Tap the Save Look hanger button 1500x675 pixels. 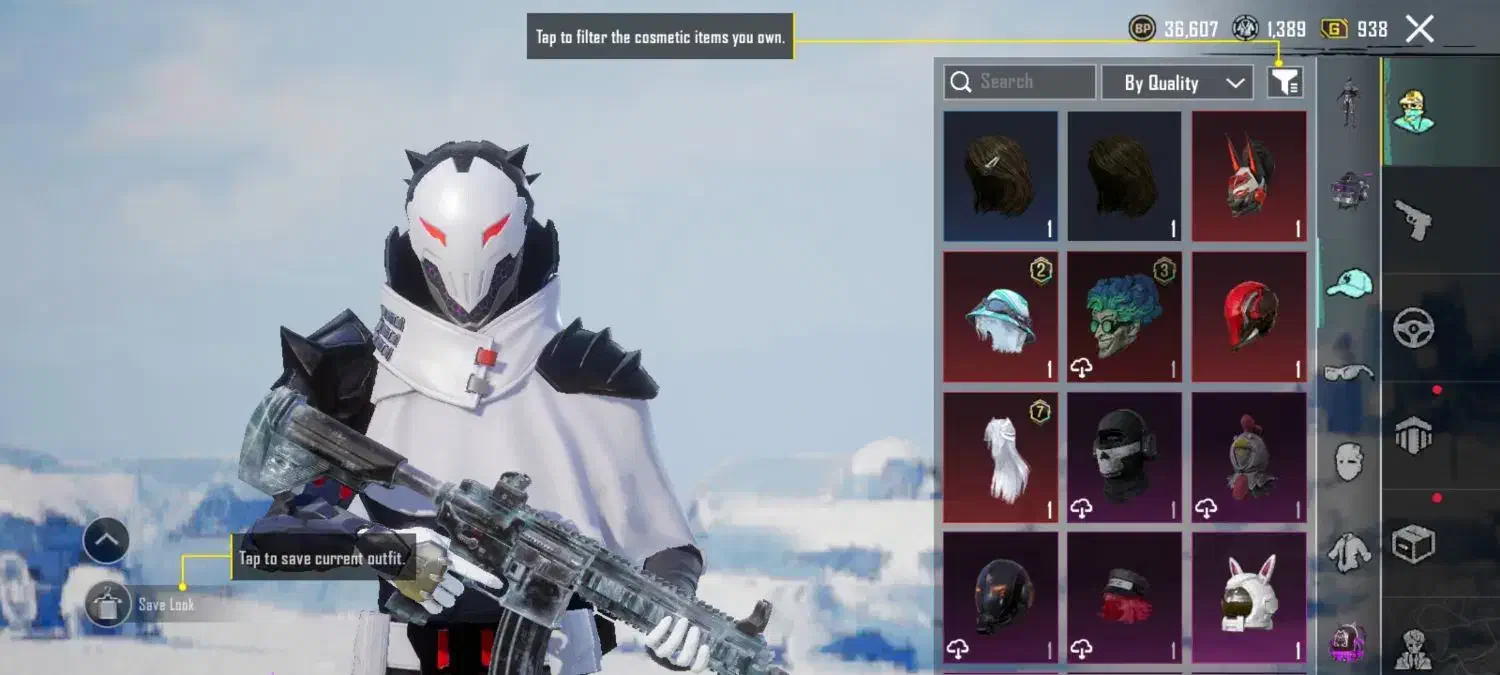(107, 604)
